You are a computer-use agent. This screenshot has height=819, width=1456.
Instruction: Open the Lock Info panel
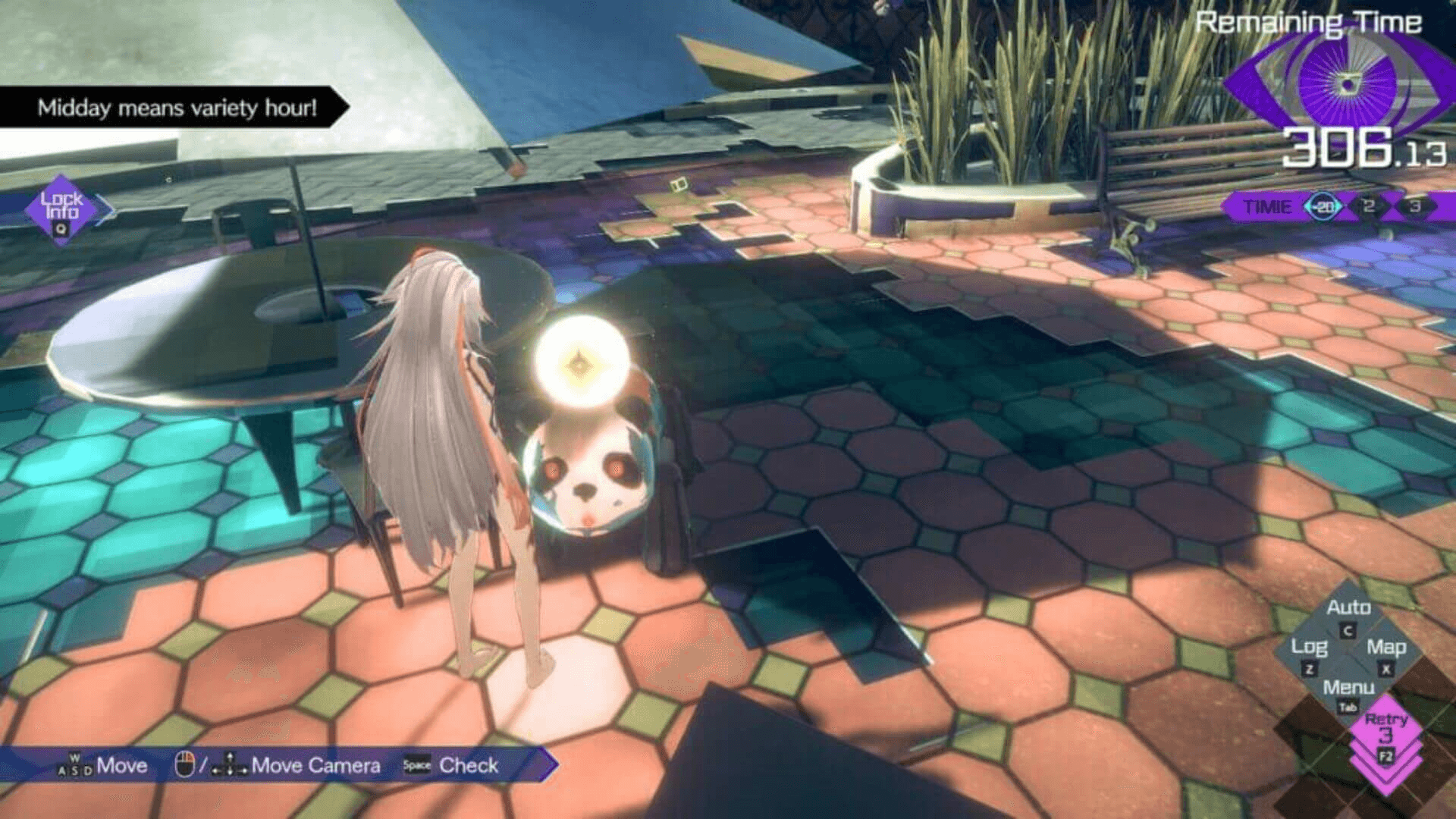61,209
